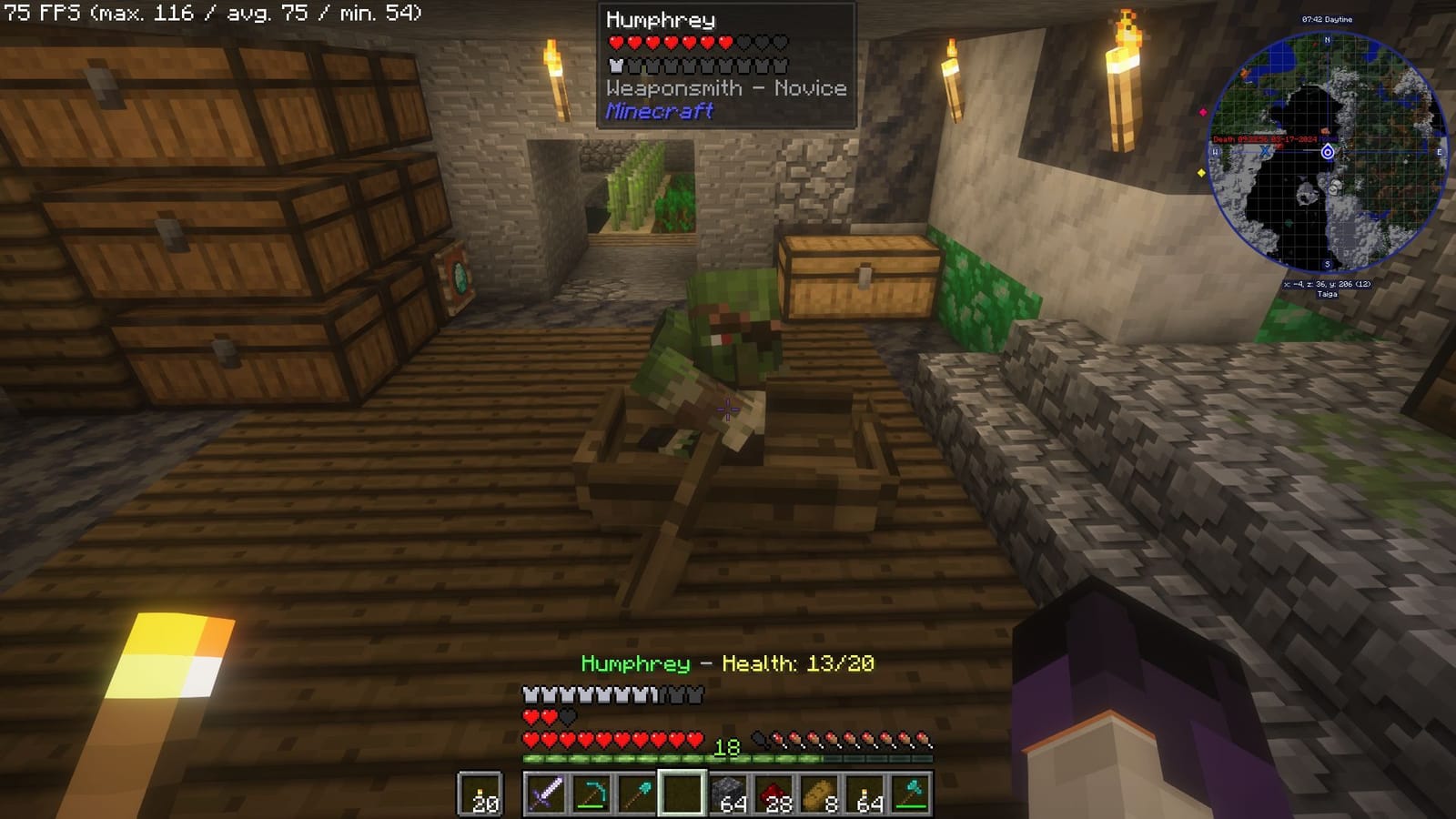Viewport: 1456px width, 819px height.
Task: Click the redstone block stack of 28
Action: tap(775, 791)
